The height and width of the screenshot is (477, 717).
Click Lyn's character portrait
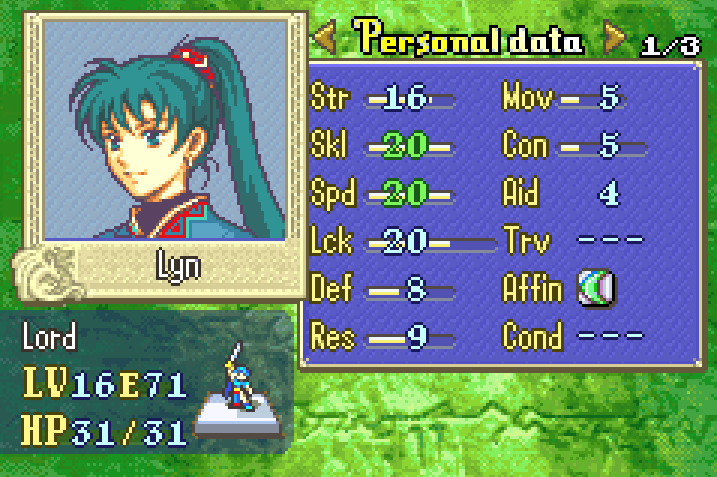[x=164, y=130]
